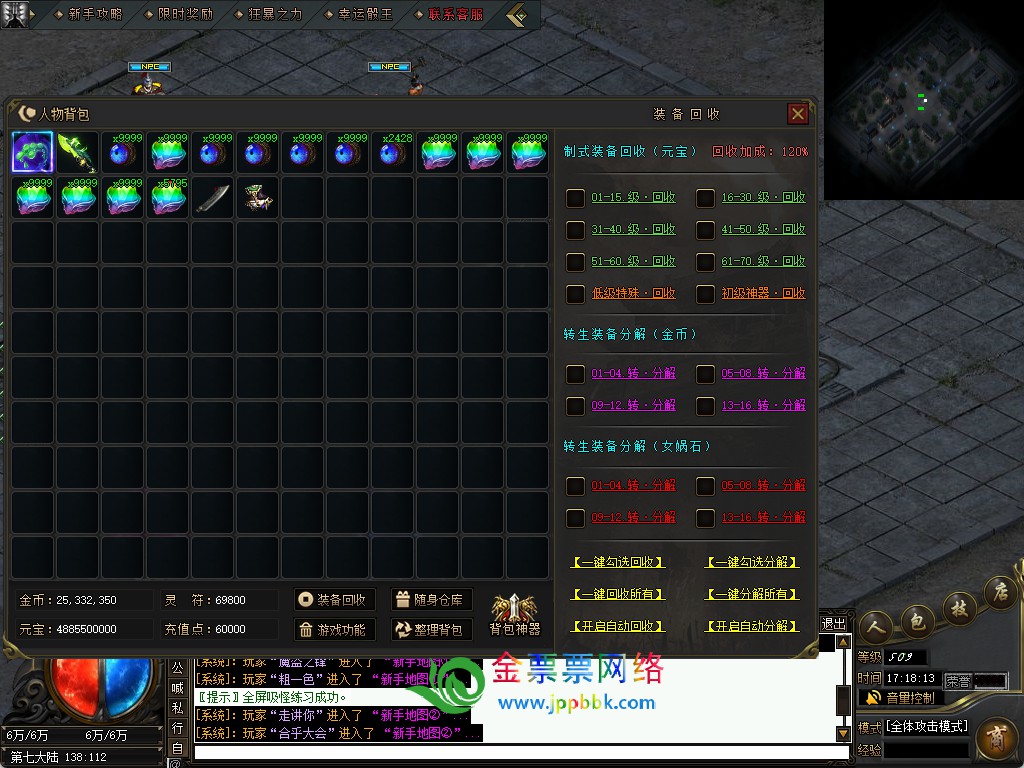Viewport: 1024px width, 768px height.
Task: Close the 装备回收 panel
Action: [797, 114]
